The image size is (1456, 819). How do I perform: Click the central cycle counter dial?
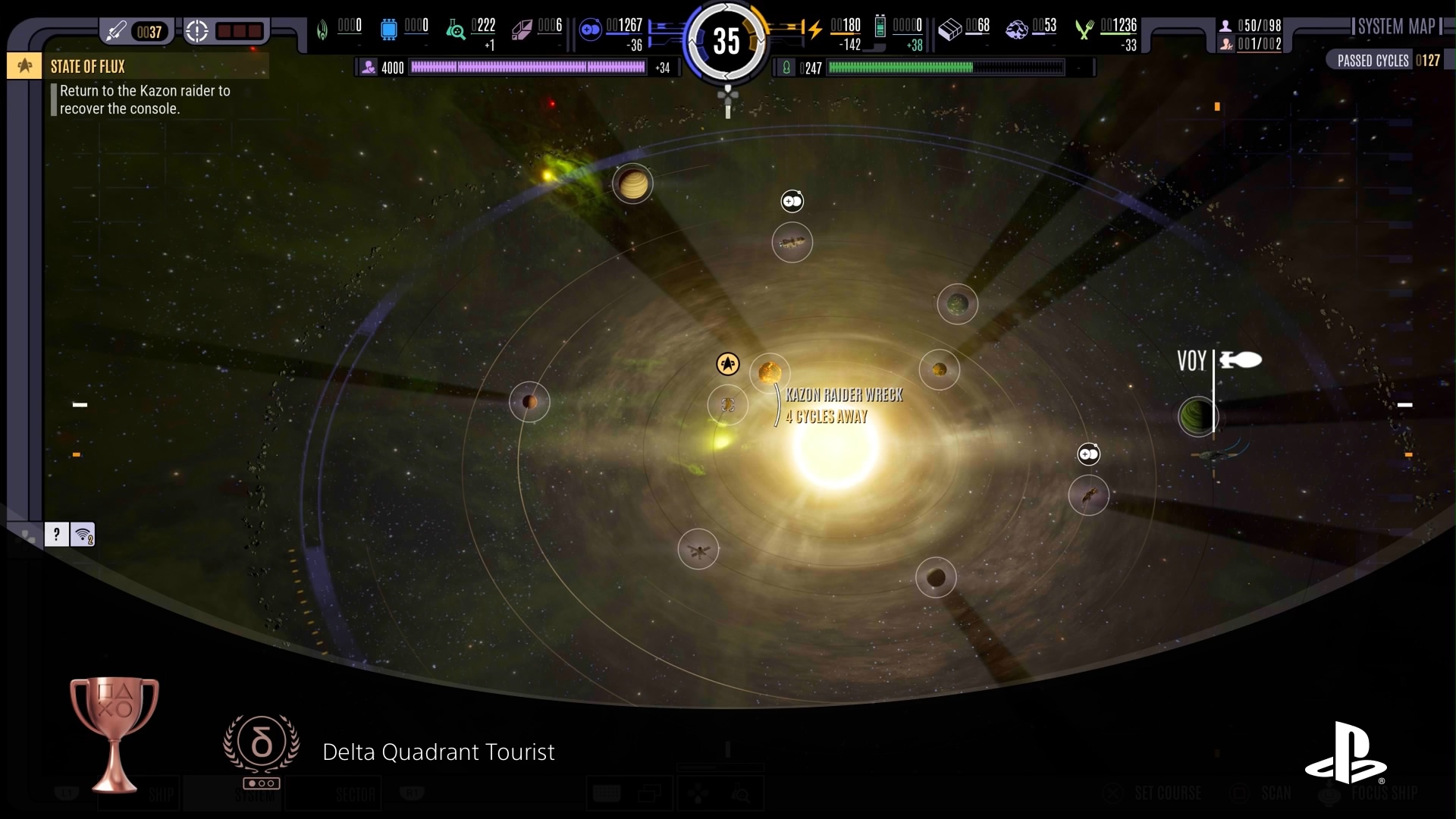point(726,41)
